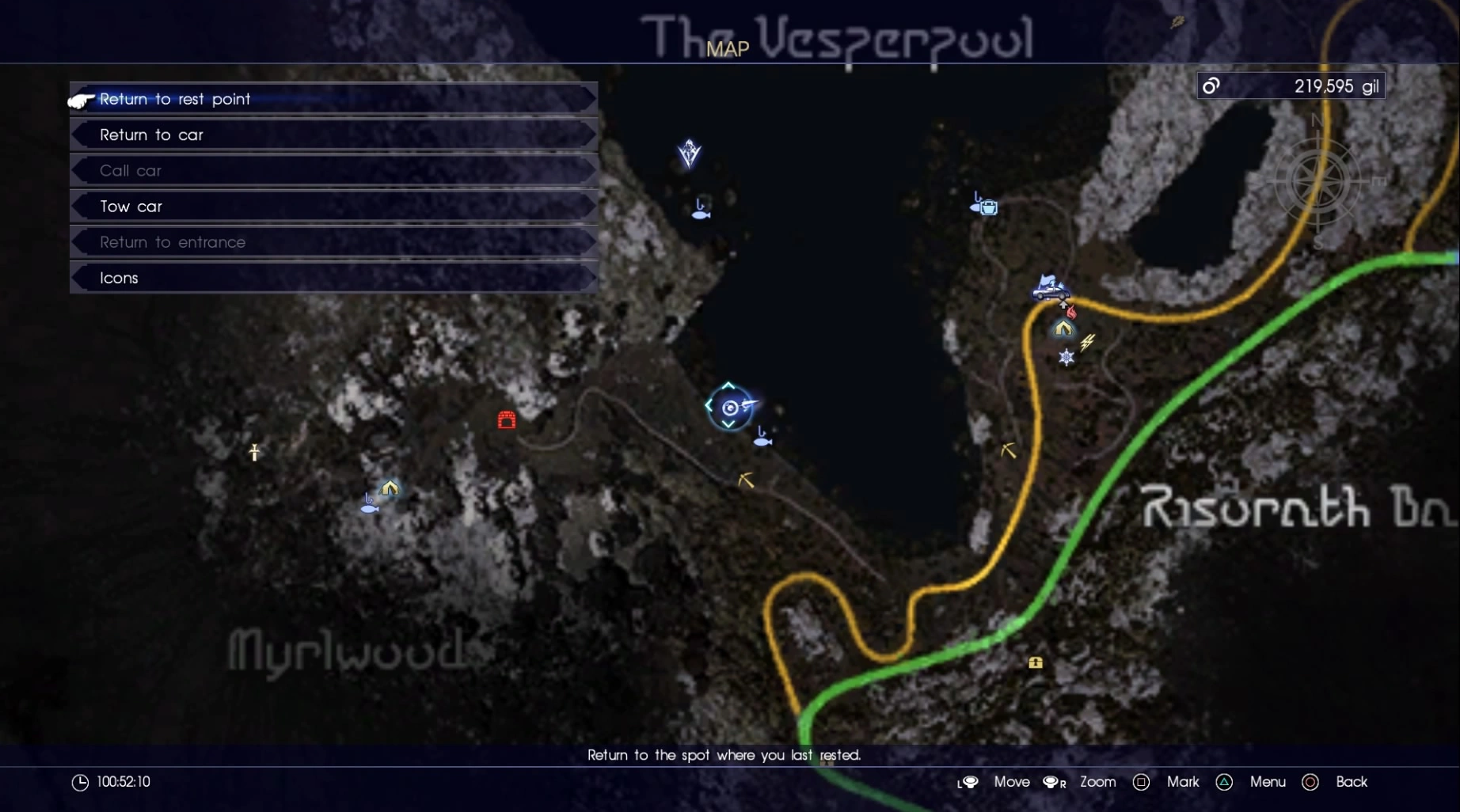This screenshot has width=1460, height=812.
Task: Select the snowflake elemental deposit icon
Action: coord(1066,358)
